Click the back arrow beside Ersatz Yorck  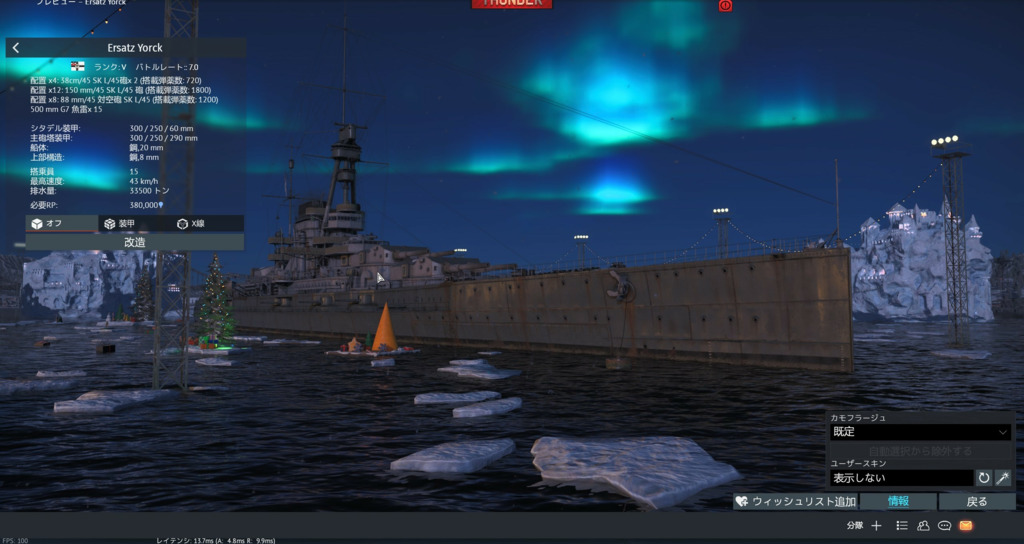point(16,48)
